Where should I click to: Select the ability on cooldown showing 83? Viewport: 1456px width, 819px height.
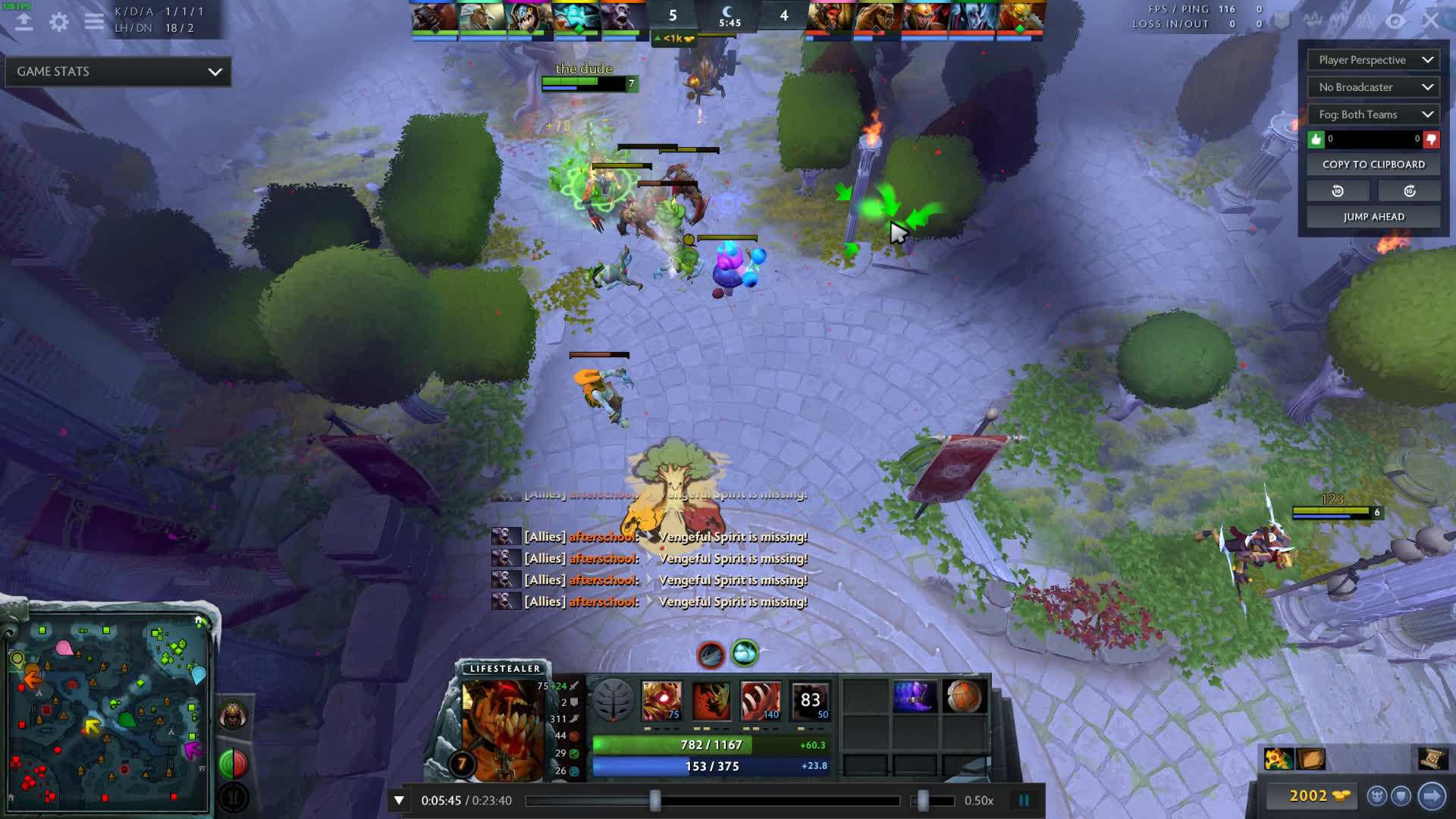810,700
